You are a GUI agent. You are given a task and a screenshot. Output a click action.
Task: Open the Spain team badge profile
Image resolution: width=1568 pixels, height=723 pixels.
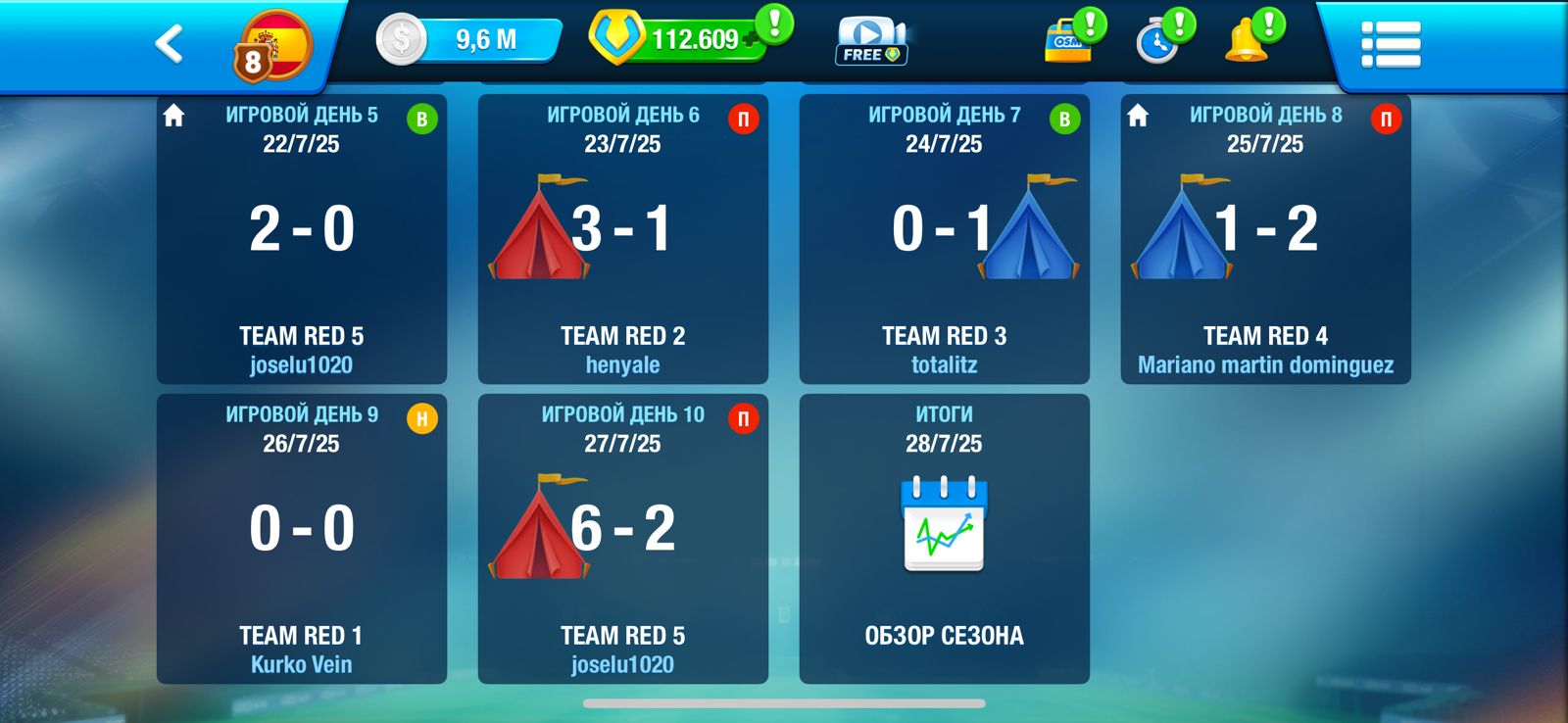click(x=273, y=46)
